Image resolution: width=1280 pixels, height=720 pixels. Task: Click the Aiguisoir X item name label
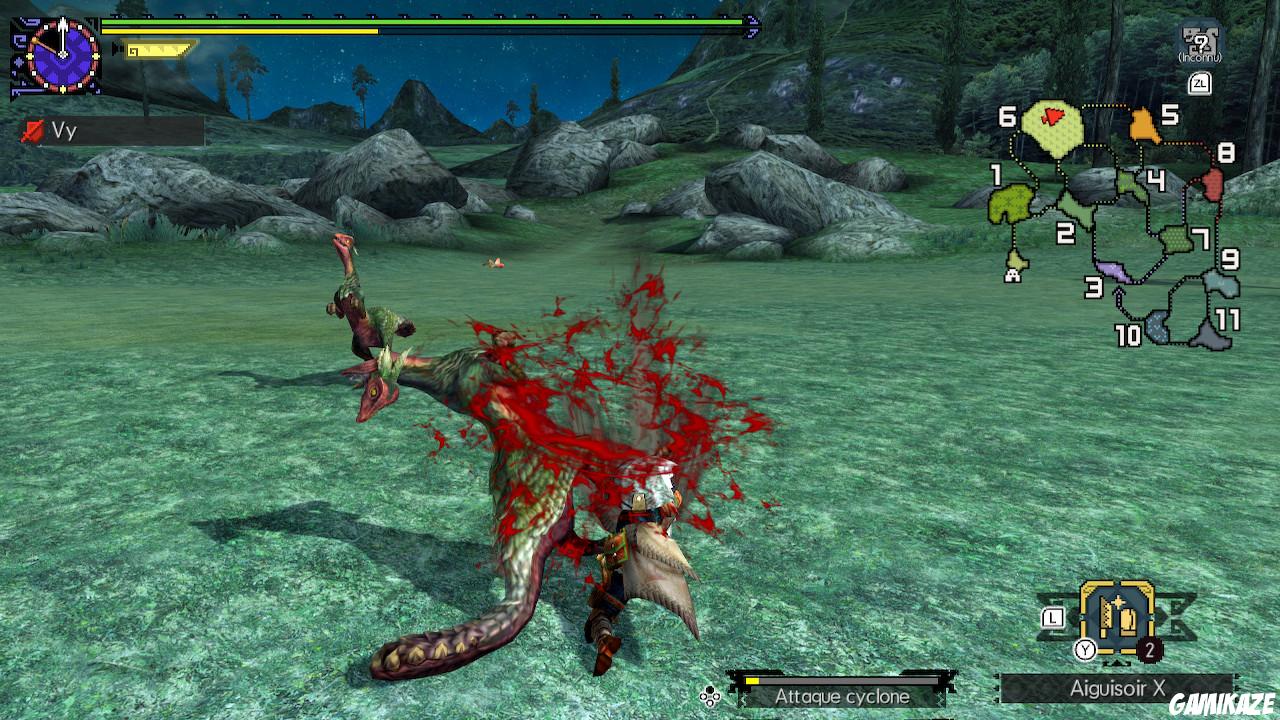(1120, 686)
